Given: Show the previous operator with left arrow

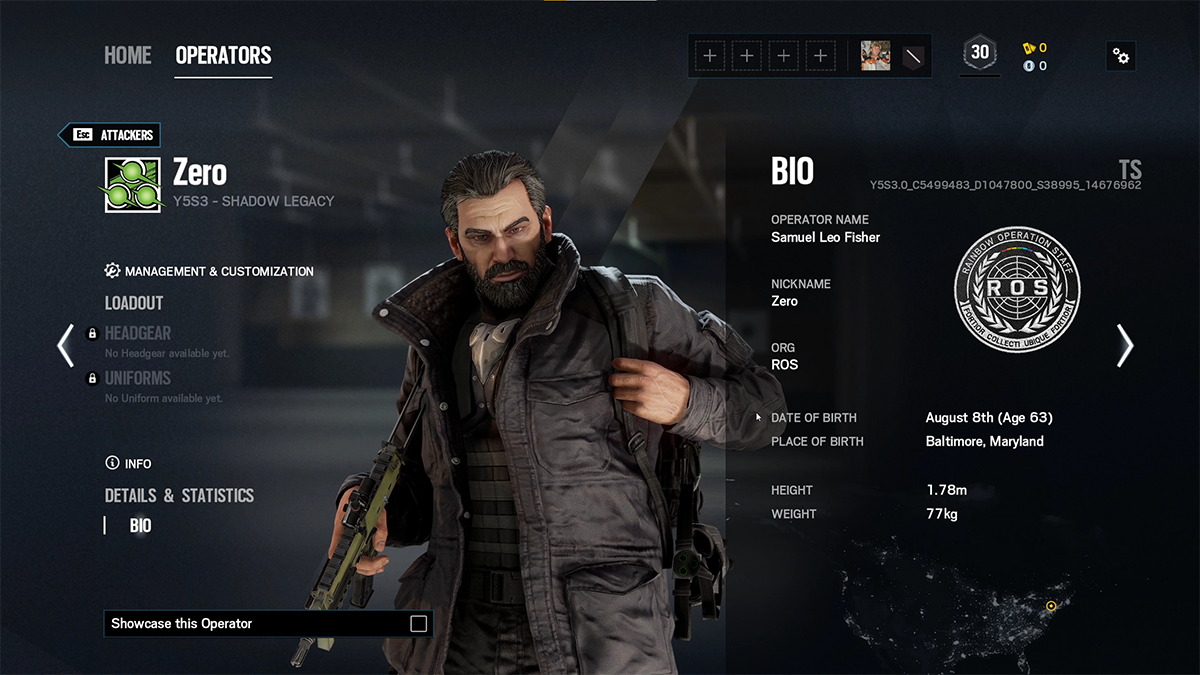Looking at the screenshot, I should [x=66, y=345].
